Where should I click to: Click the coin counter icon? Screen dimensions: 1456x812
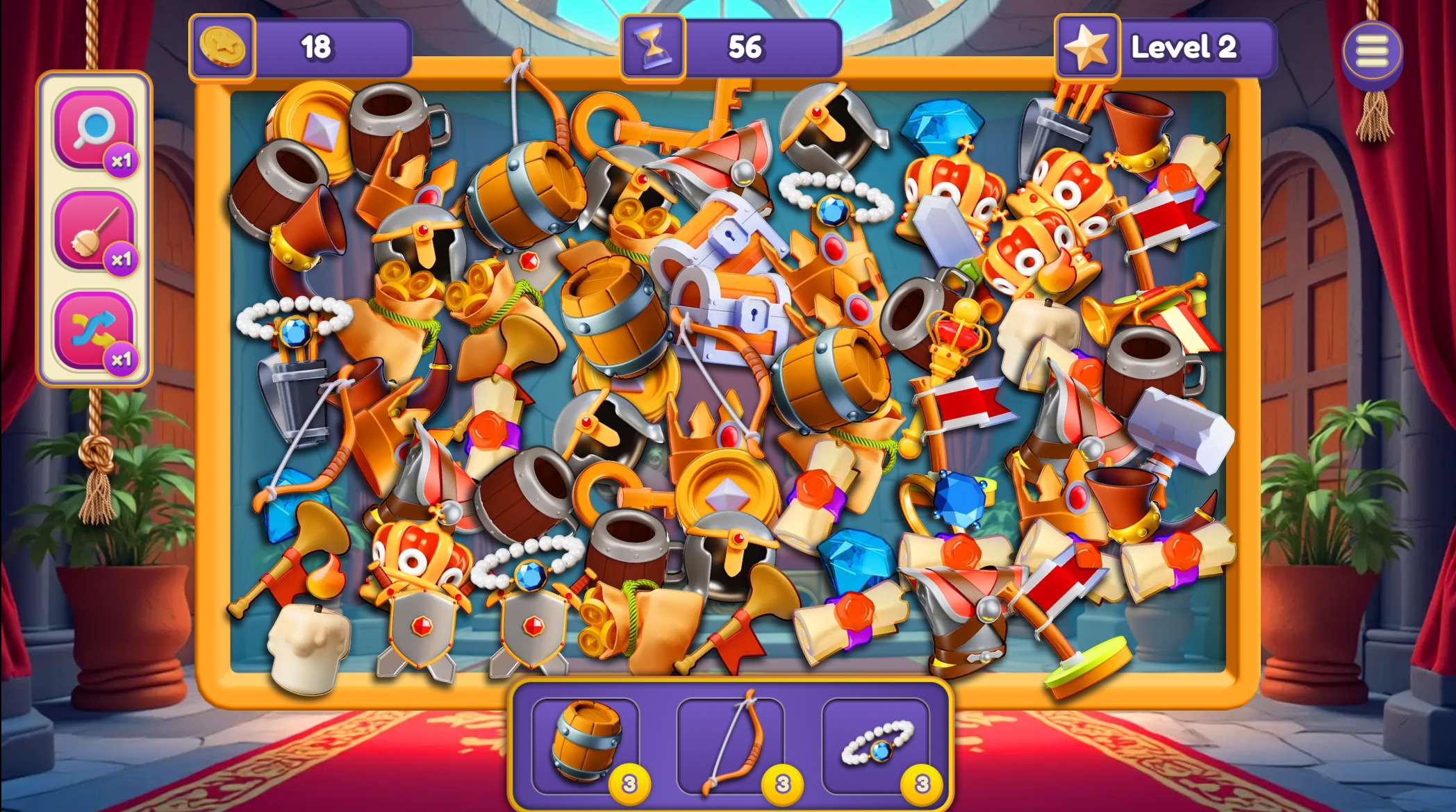click(x=224, y=46)
